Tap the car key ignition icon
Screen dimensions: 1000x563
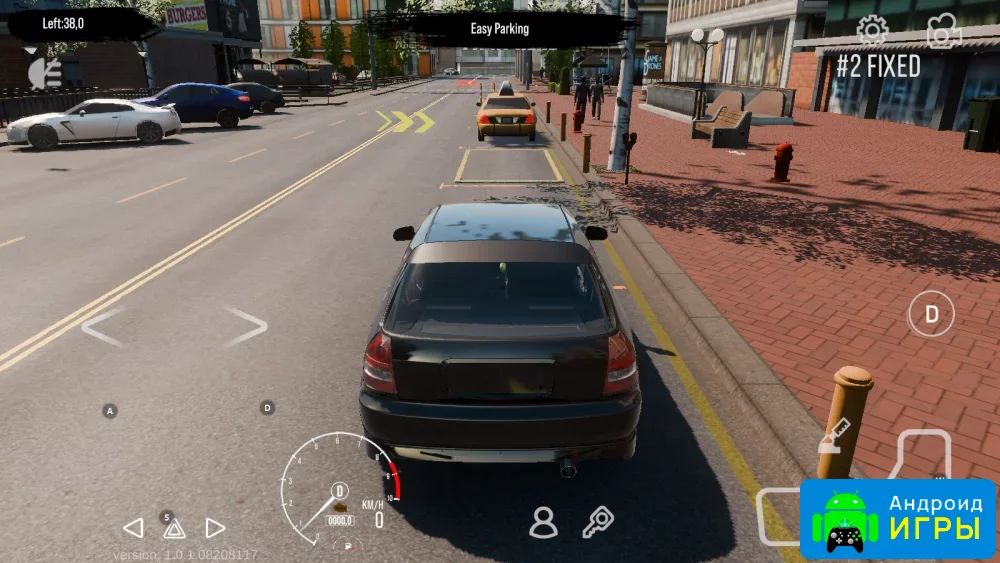click(597, 521)
